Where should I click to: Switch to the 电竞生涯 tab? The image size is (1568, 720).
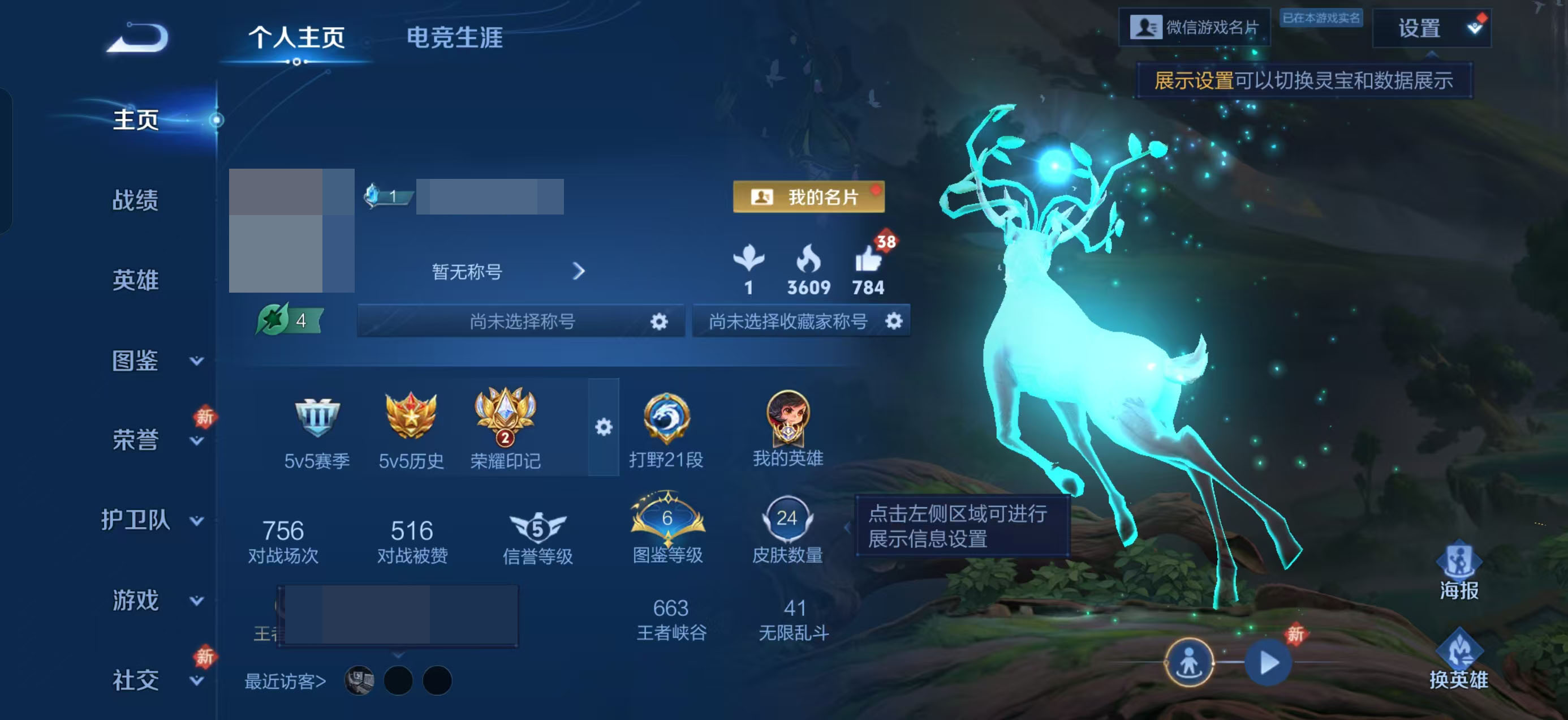click(x=455, y=38)
